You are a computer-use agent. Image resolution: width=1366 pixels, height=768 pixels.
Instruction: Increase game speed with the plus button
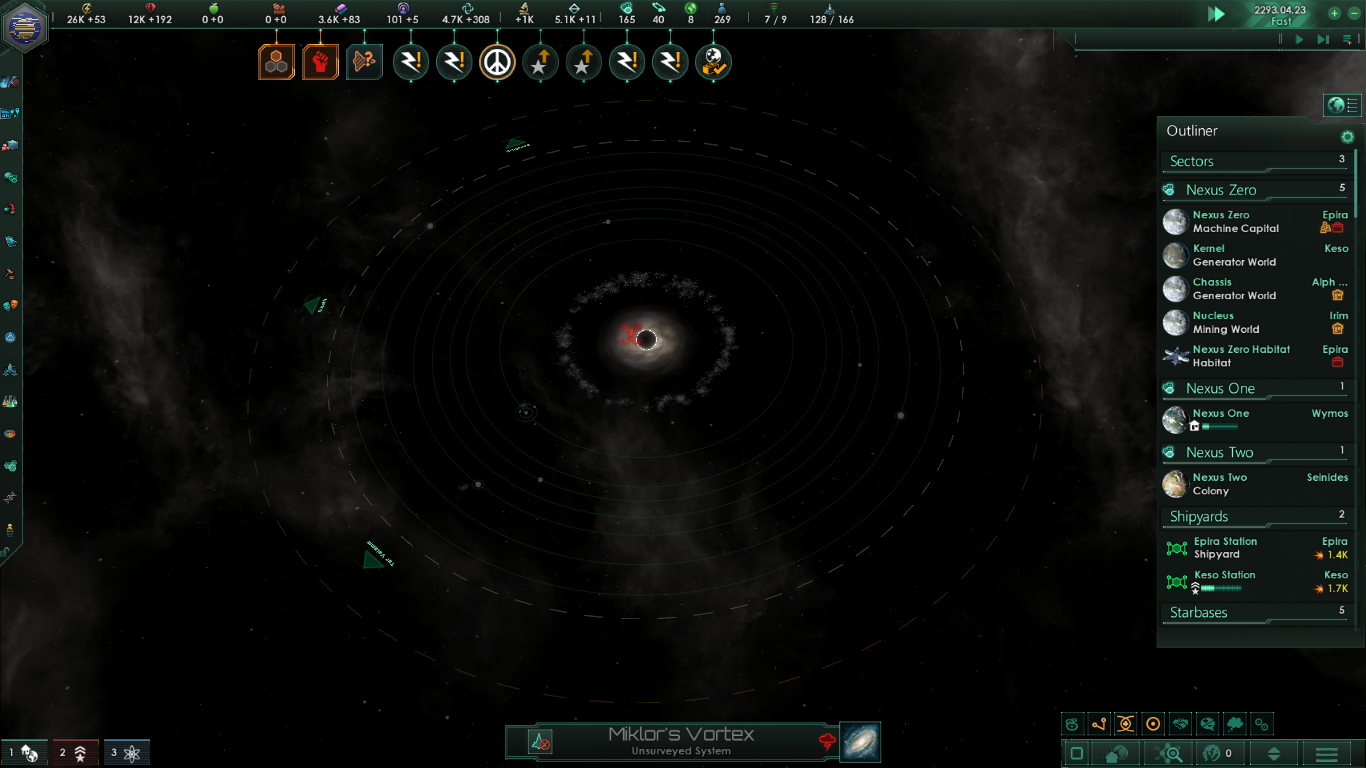pos(1334,14)
